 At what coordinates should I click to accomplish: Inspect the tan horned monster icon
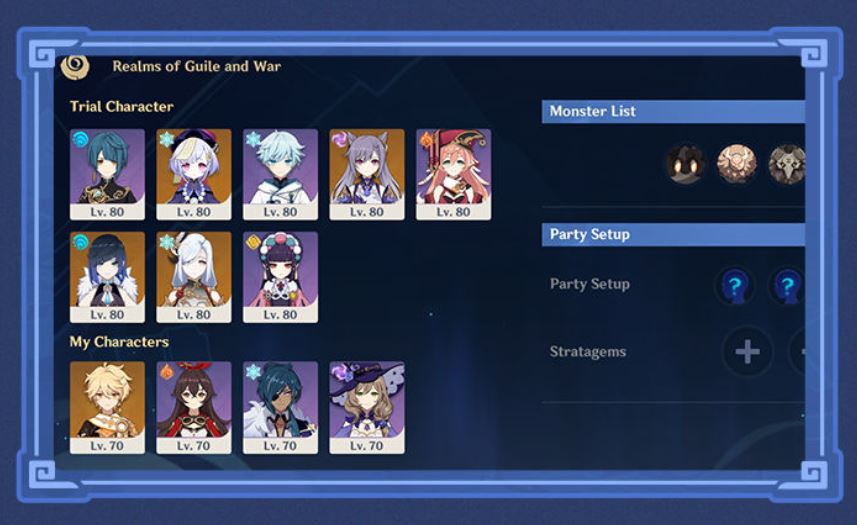[736, 164]
